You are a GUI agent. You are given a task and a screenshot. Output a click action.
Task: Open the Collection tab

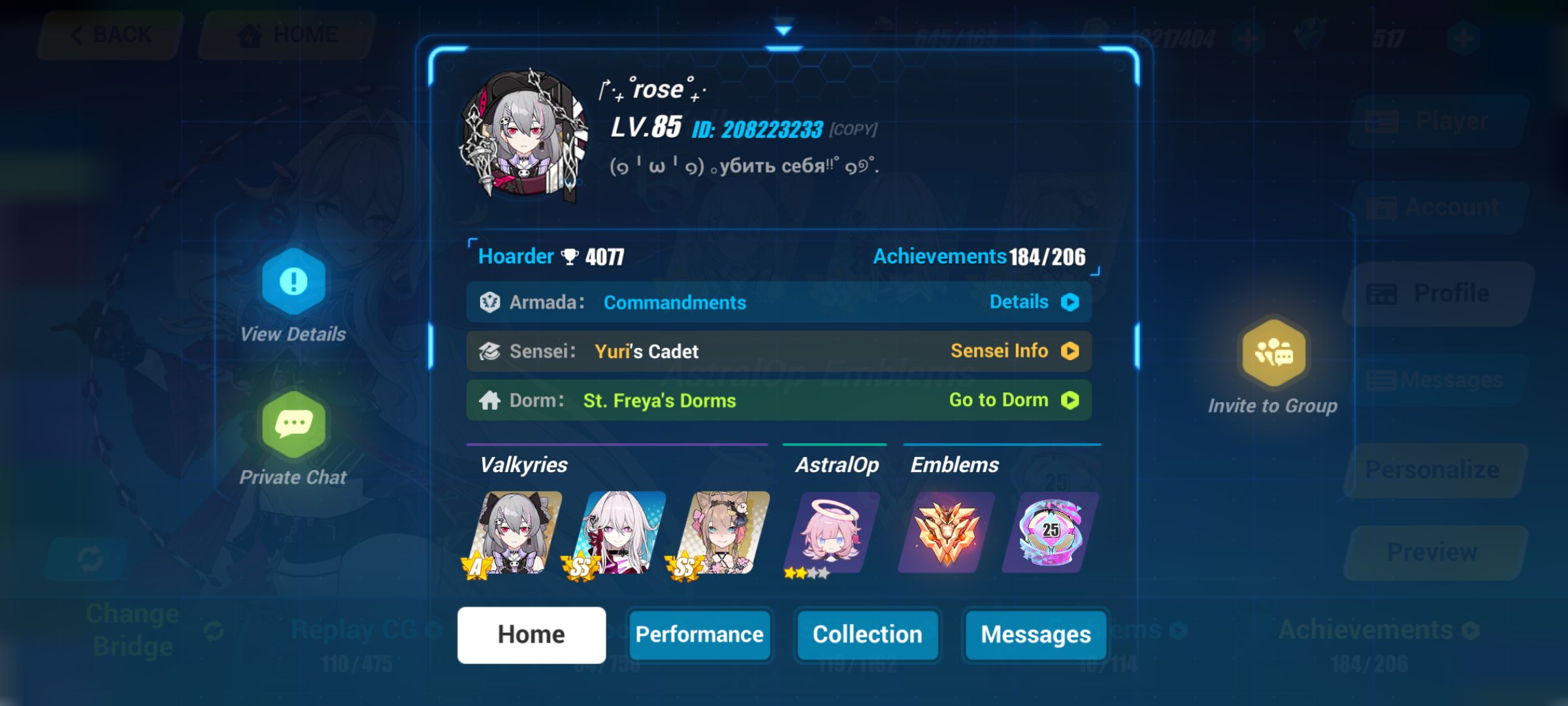point(867,634)
